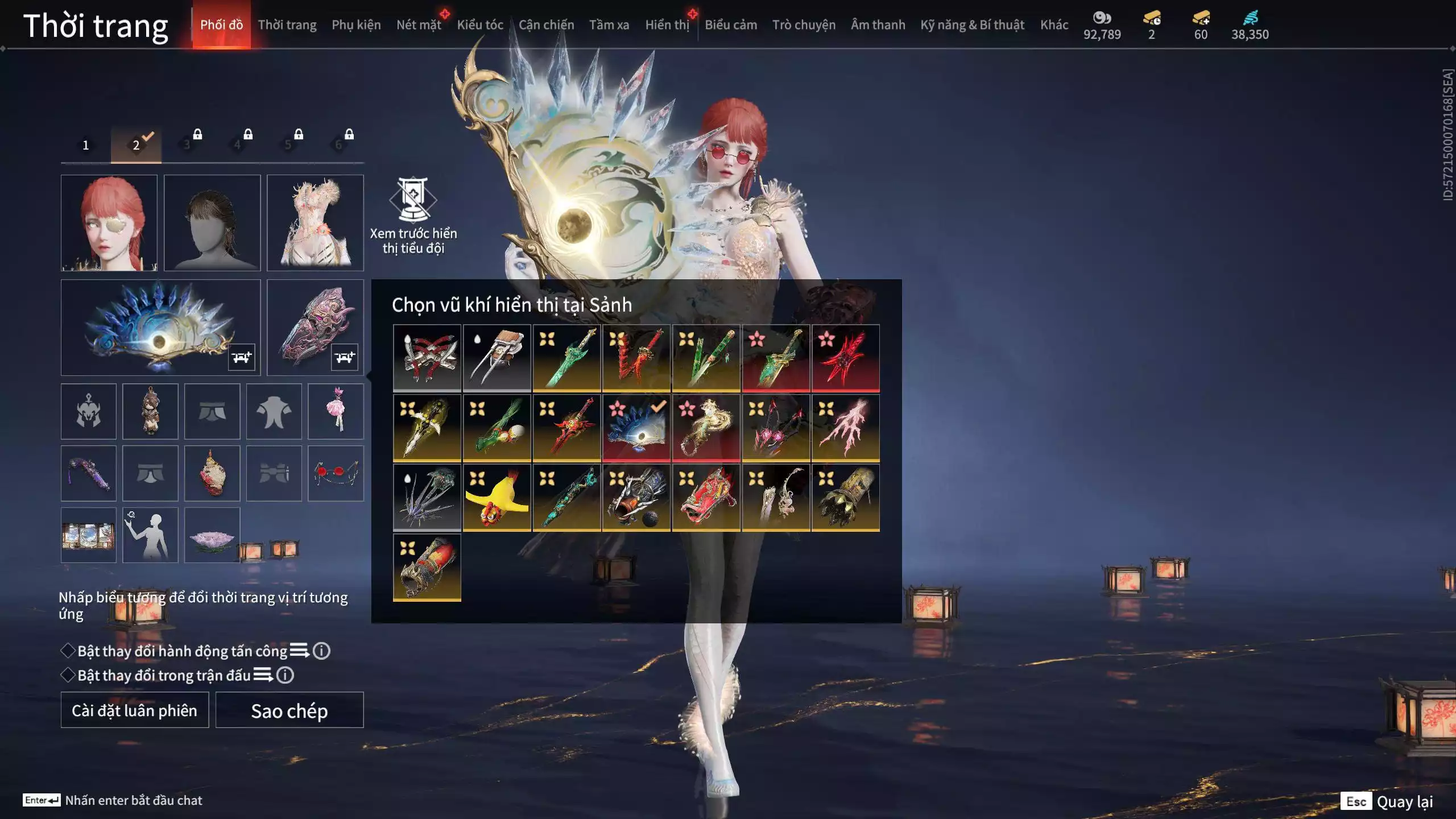The width and height of the screenshot is (1456, 819).
Task: Switch to the Thời trang tab
Action: point(287,25)
